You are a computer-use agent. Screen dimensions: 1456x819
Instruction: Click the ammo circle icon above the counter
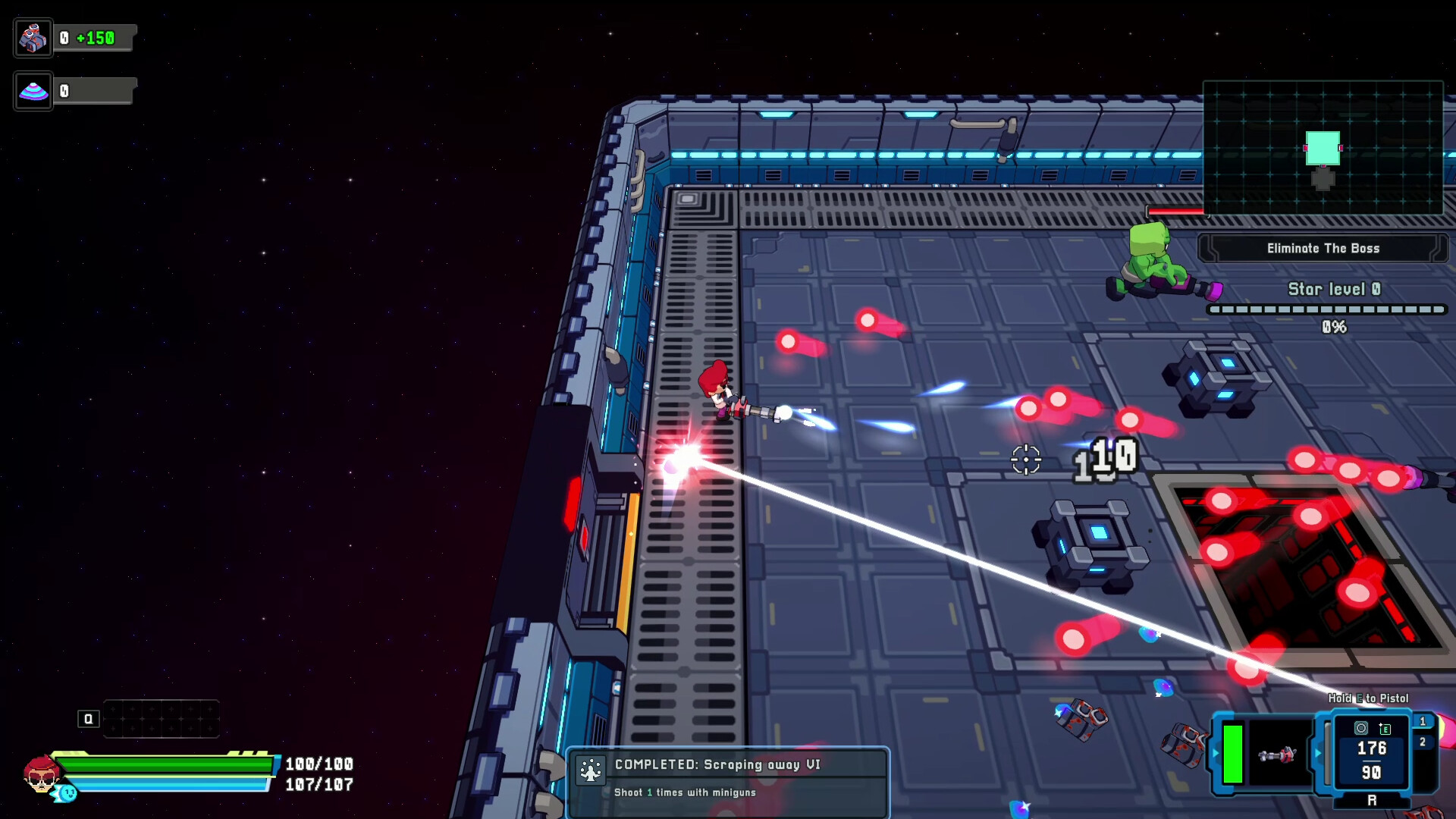pos(1362,729)
